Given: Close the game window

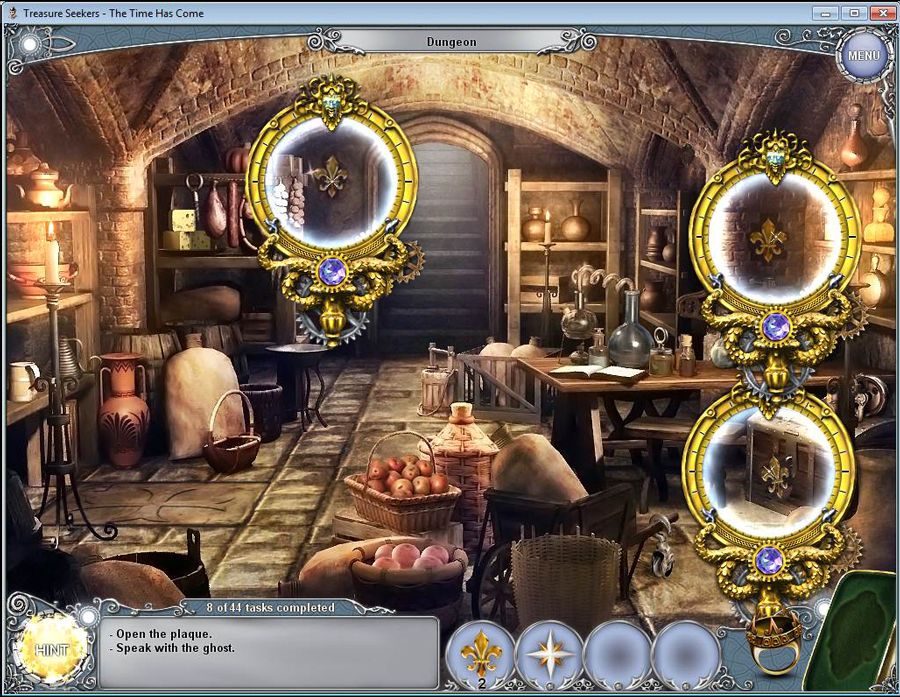Looking at the screenshot, I should pos(879,12).
